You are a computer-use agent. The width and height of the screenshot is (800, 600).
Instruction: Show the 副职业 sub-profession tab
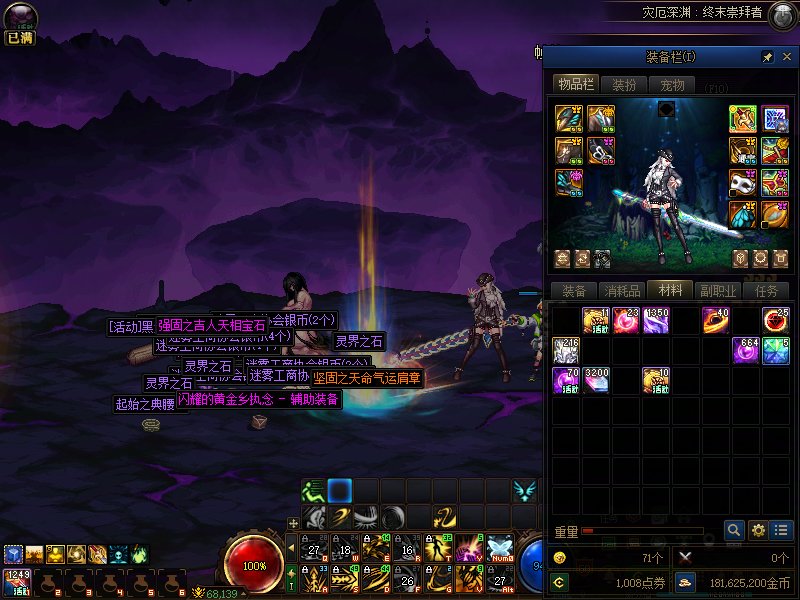coord(718,291)
